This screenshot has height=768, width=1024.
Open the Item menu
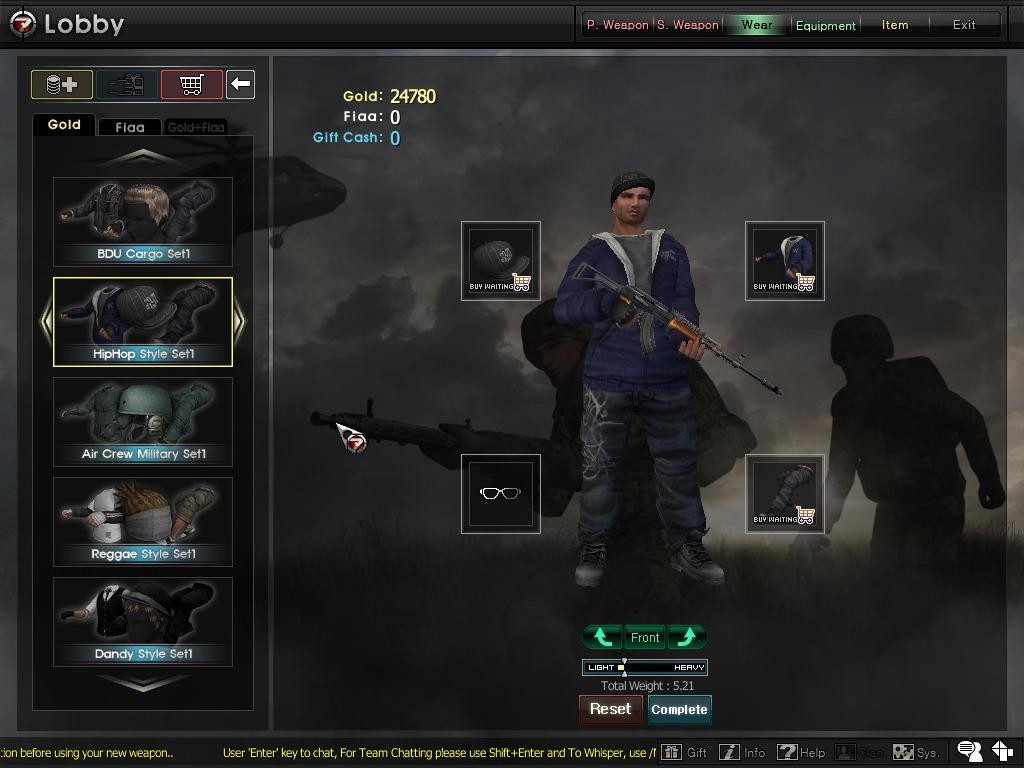(x=895, y=25)
